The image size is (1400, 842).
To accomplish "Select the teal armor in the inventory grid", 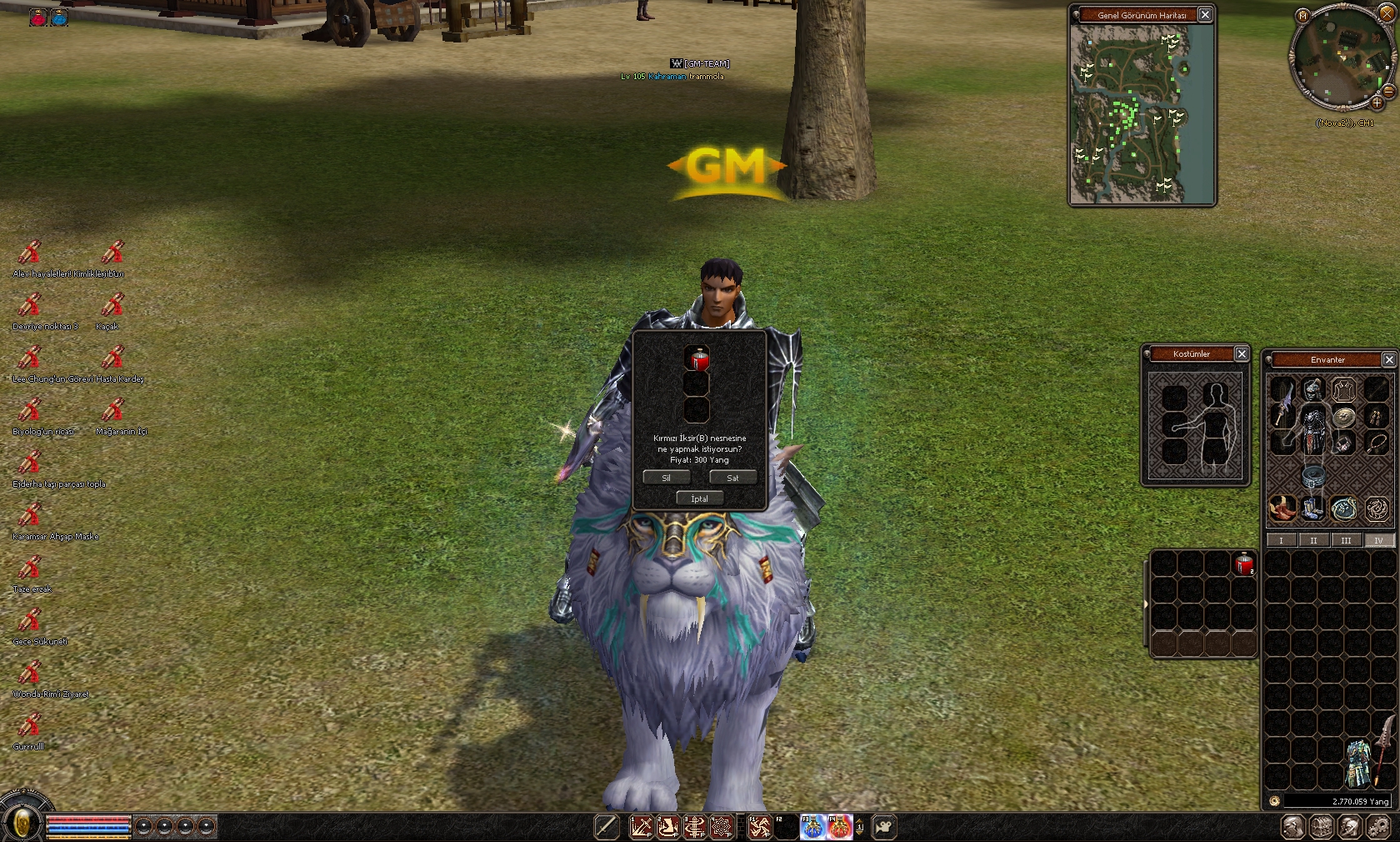I will (1358, 761).
